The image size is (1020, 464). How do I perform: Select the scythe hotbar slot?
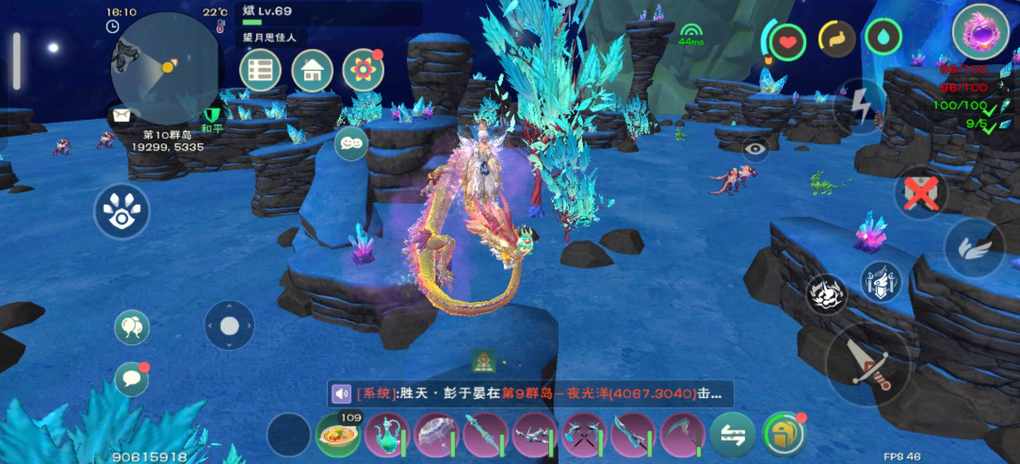click(682, 436)
